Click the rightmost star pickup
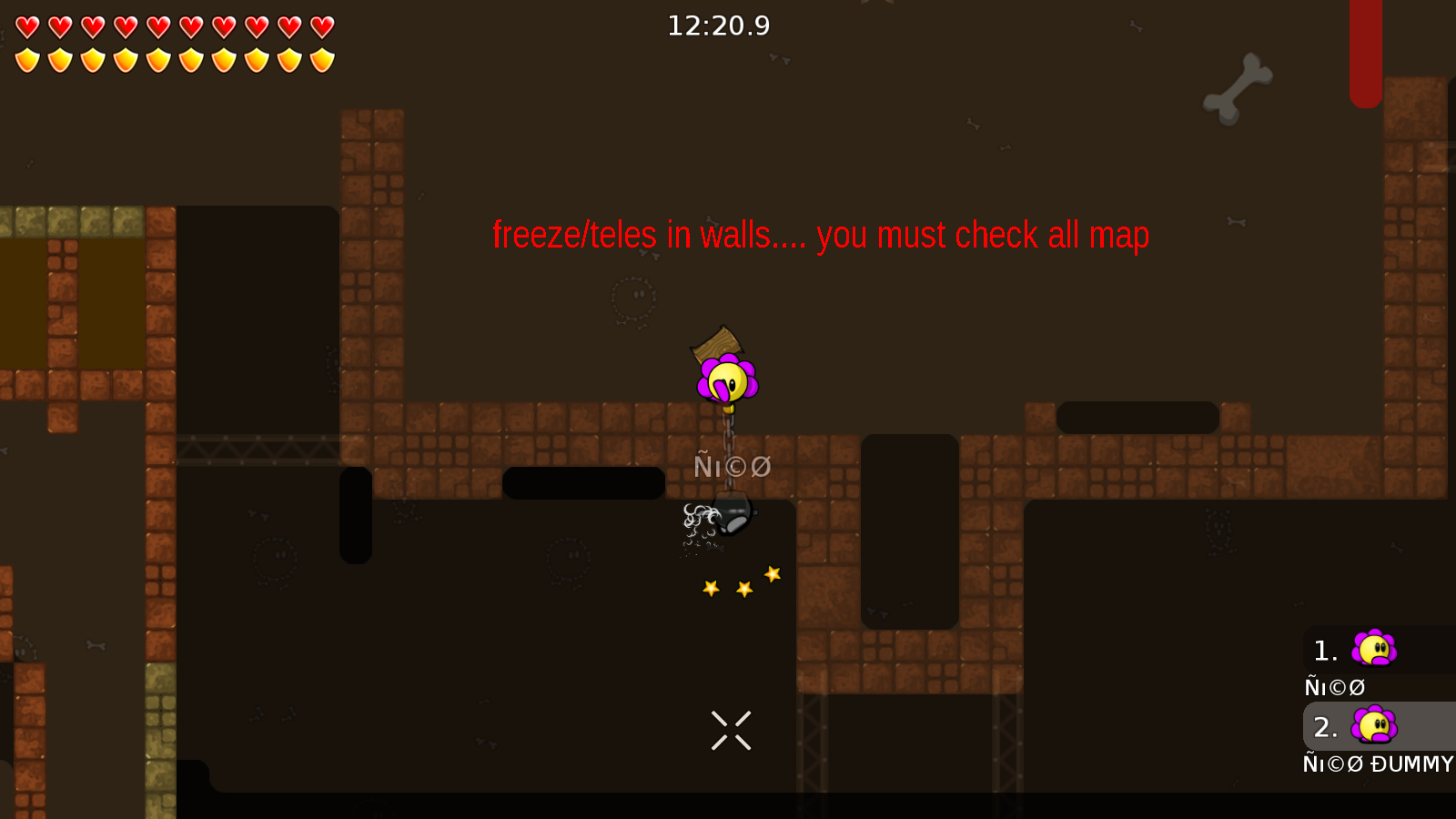 pyautogui.click(x=773, y=573)
